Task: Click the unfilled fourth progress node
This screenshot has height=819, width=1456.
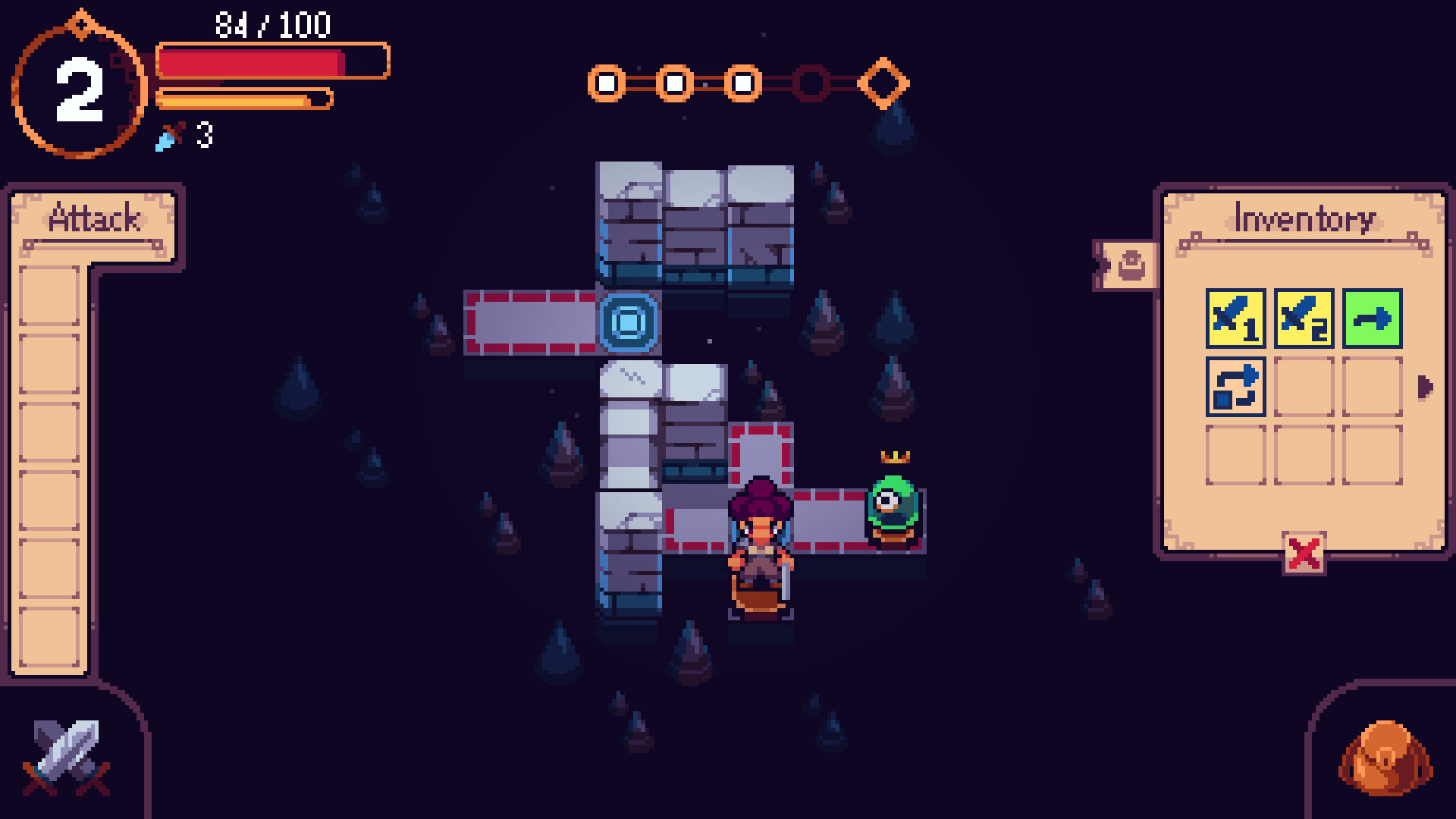Action: coord(811,83)
